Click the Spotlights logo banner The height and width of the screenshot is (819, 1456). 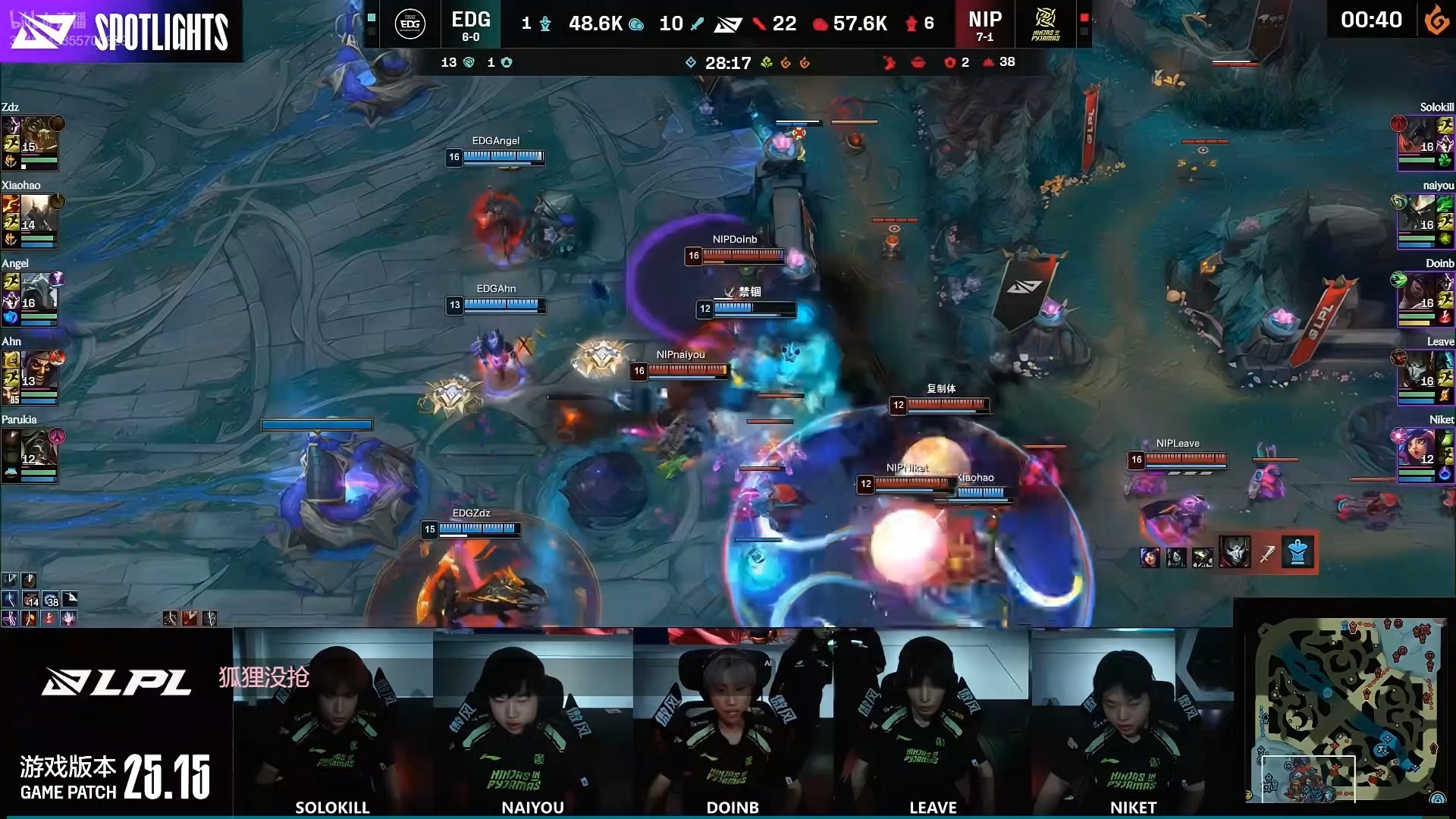(x=121, y=30)
